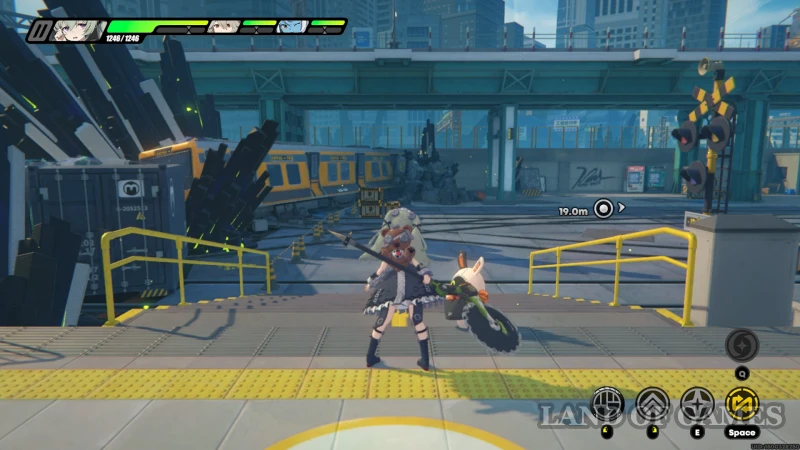This screenshot has height=450, width=800.
Task: Click the 19.0m objective waypoint marker
Action: click(603, 209)
